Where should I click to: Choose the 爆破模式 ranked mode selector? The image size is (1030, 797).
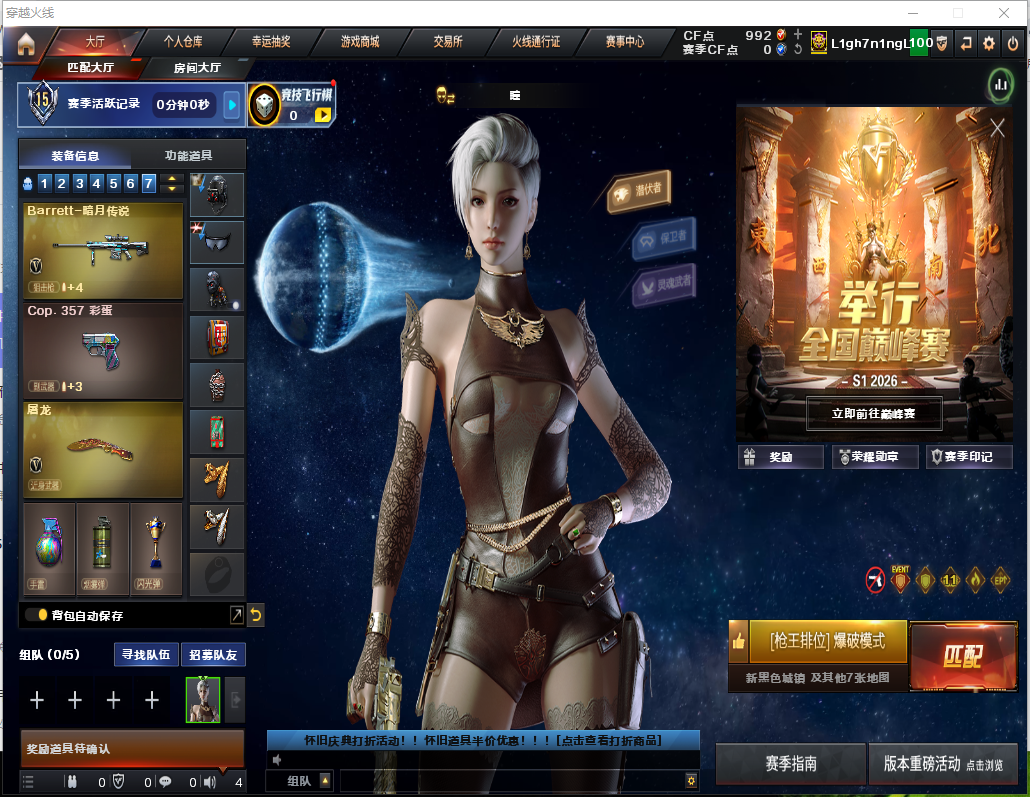tap(828, 640)
